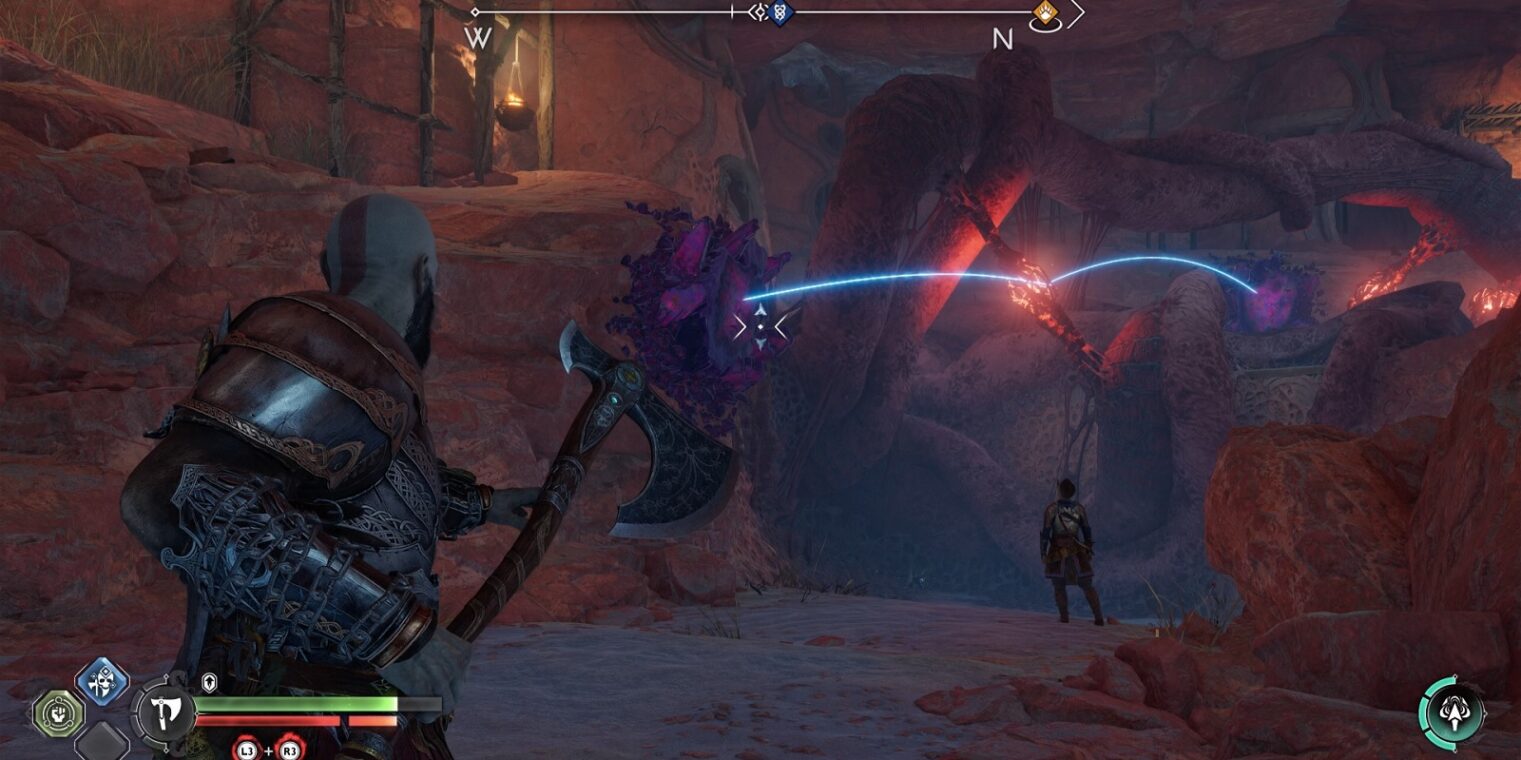Click the blue knot marker on compass
The width and height of the screenshot is (1521, 760).
click(x=781, y=13)
